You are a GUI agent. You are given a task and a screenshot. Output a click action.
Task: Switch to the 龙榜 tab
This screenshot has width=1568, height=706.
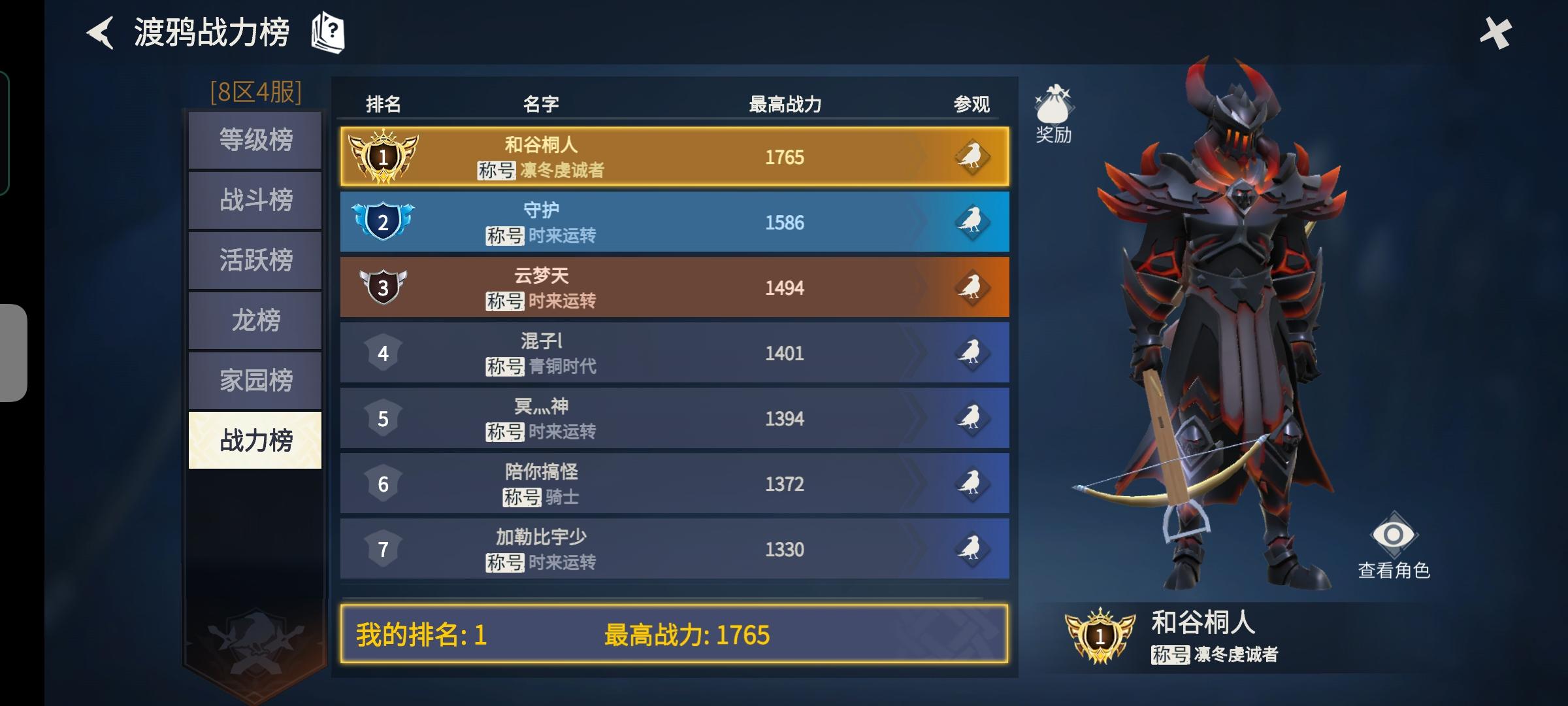254,319
